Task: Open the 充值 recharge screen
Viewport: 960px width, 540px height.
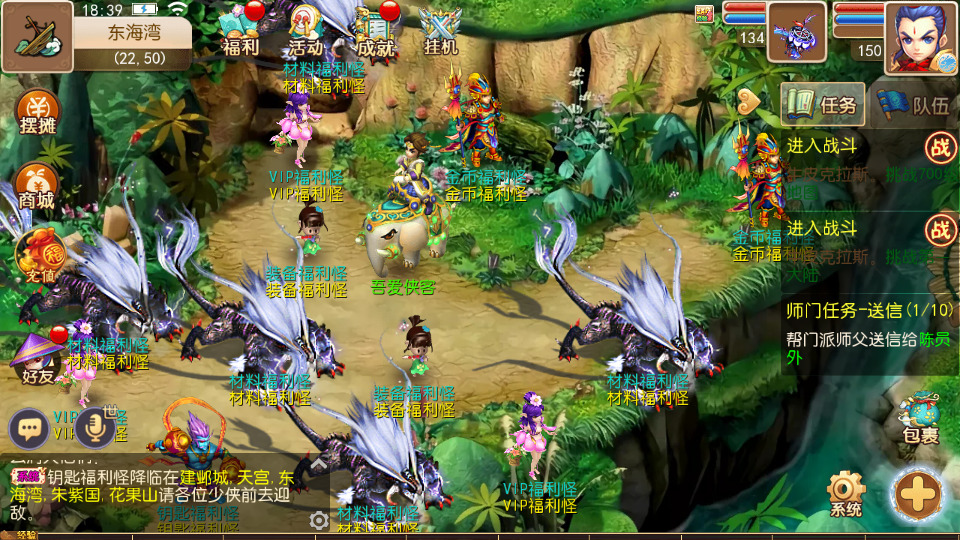Action: click(x=37, y=257)
